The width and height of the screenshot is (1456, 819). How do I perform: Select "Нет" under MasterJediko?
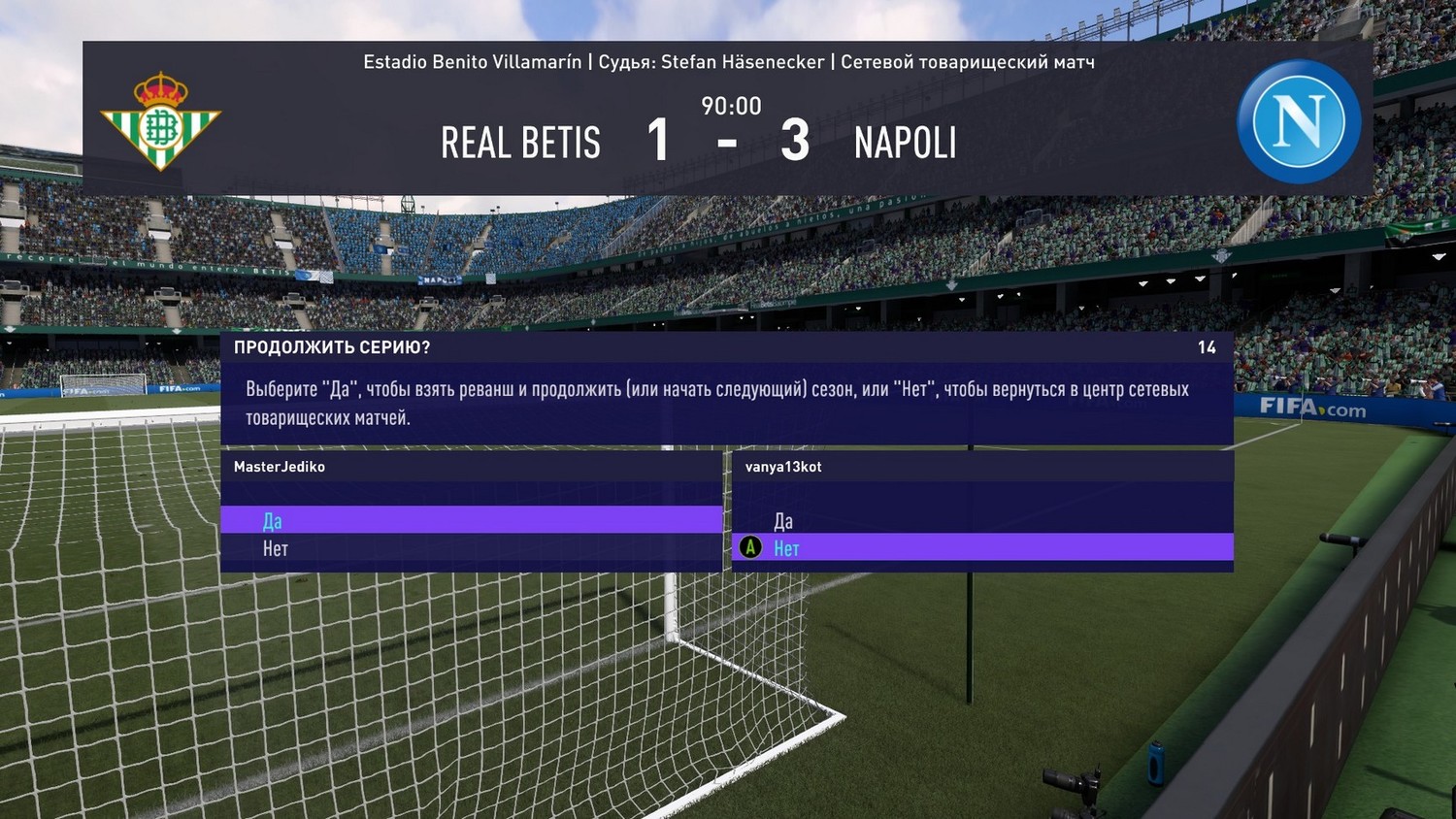(276, 549)
